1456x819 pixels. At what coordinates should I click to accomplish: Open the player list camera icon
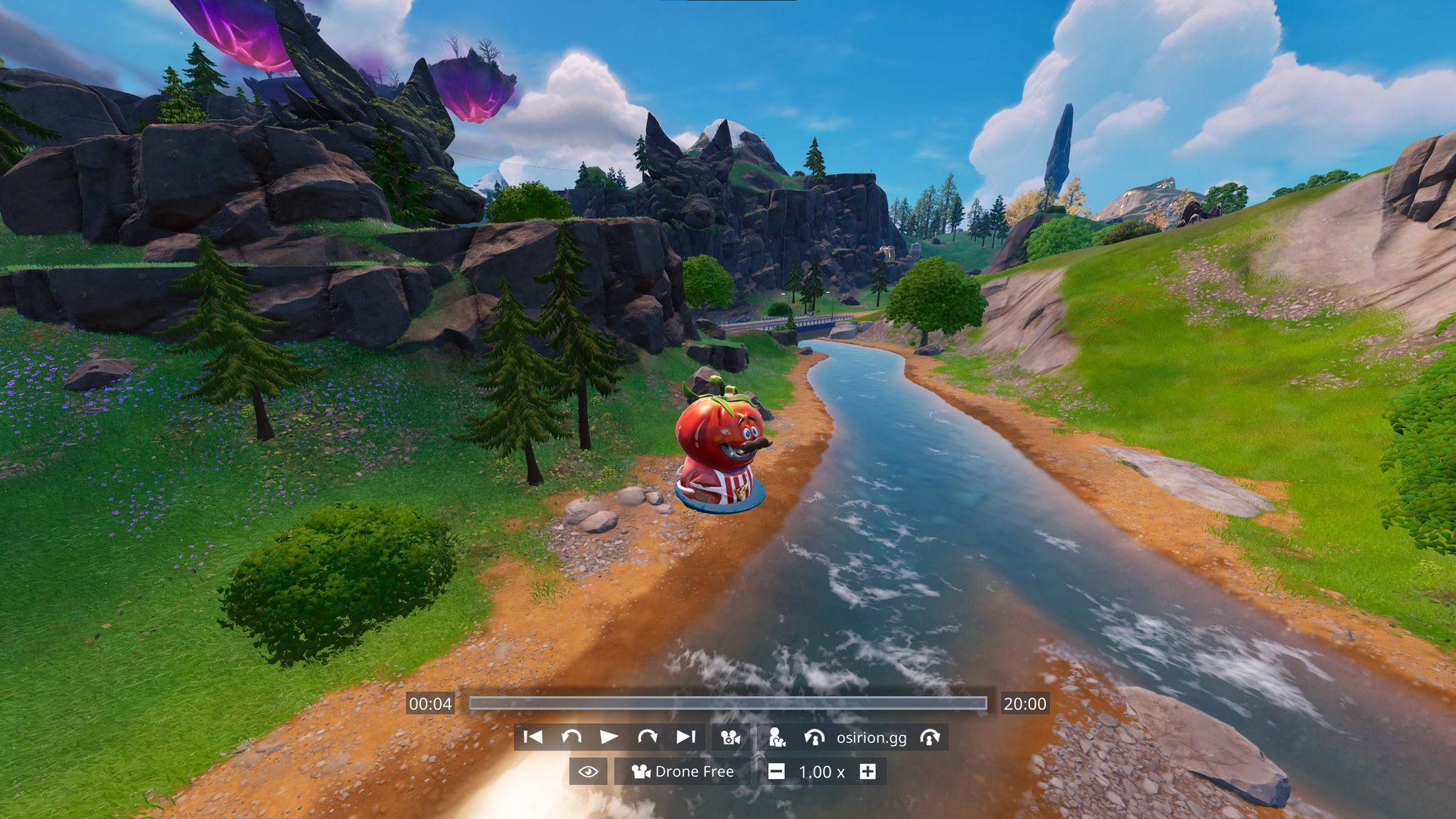pos(777,737)
